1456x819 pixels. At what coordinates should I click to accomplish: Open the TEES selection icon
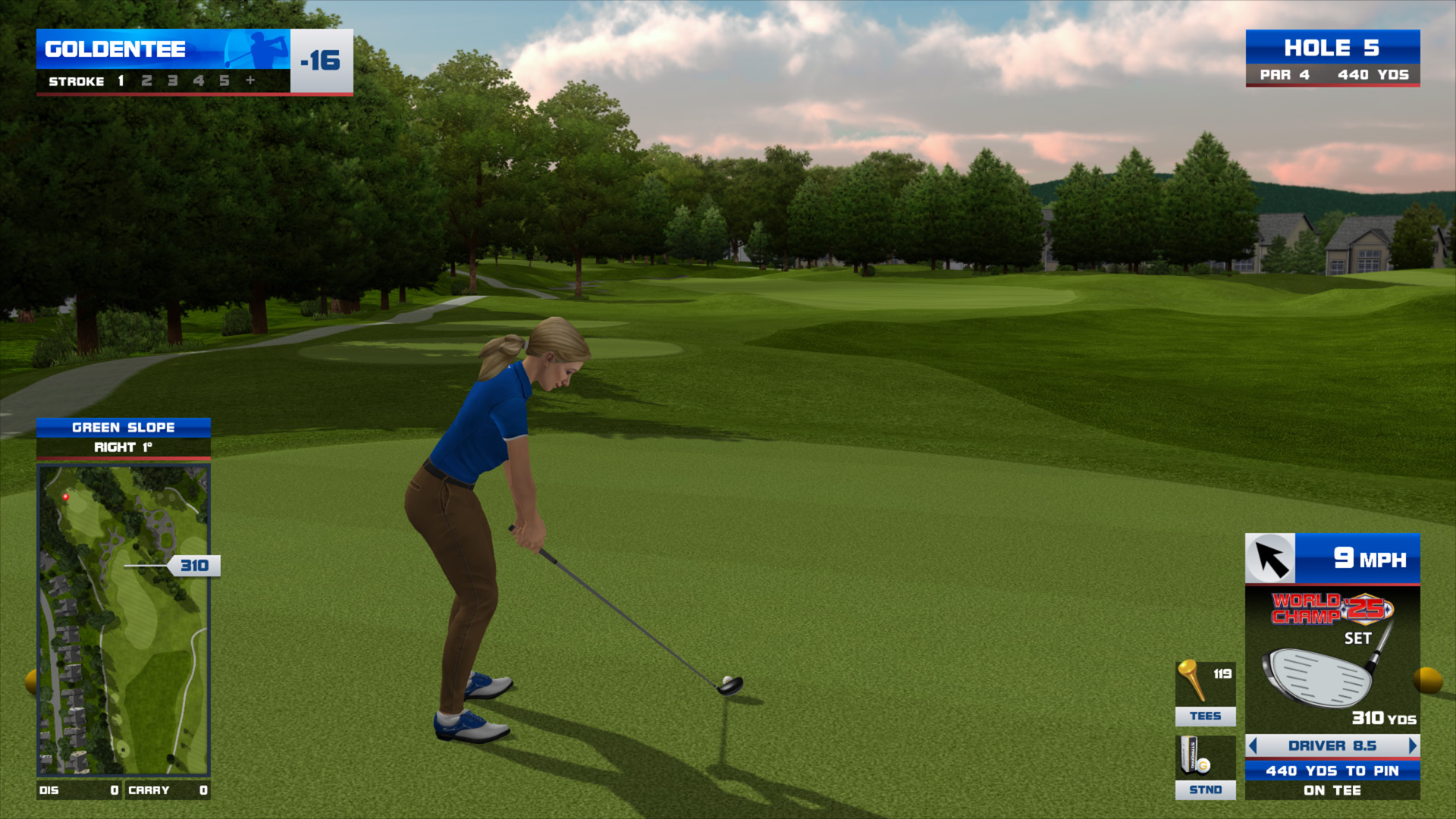pos(1205,693)
